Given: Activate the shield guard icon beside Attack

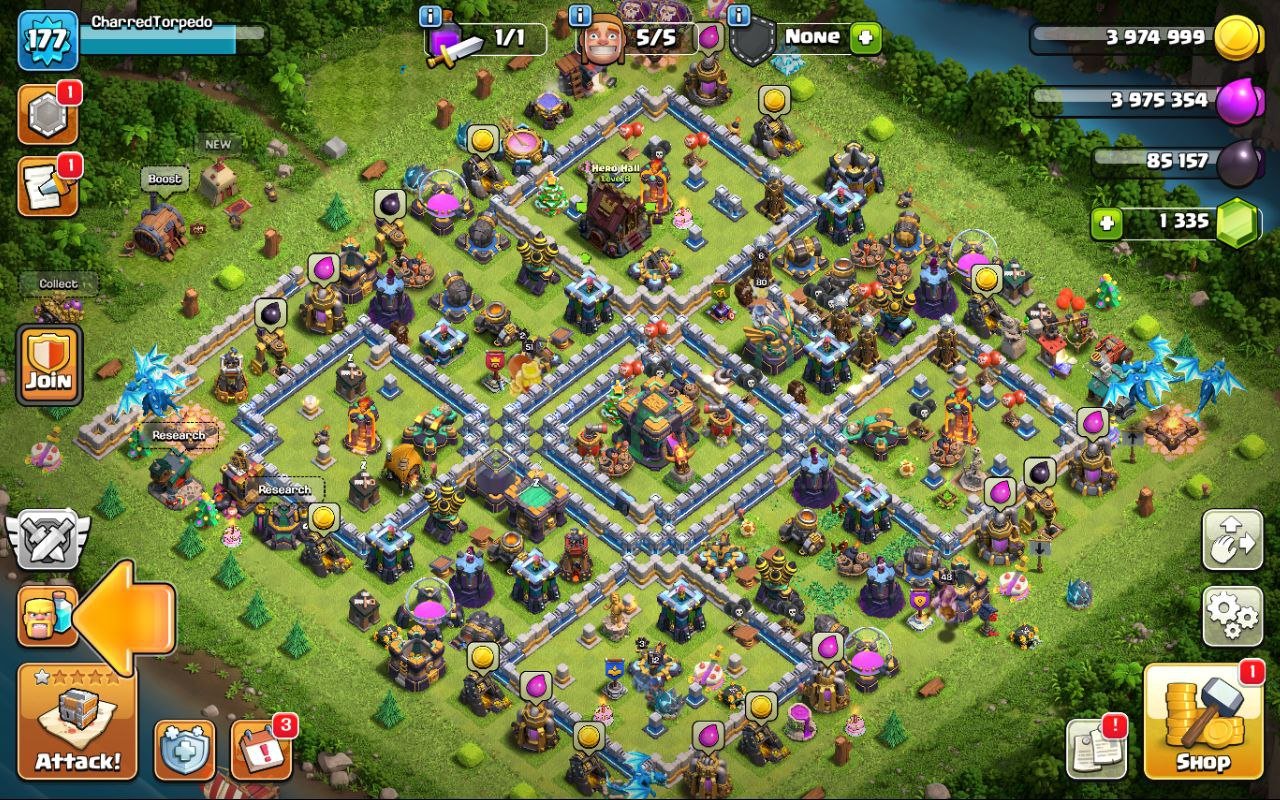Looking at the screenshot, I should pos(185,748).
